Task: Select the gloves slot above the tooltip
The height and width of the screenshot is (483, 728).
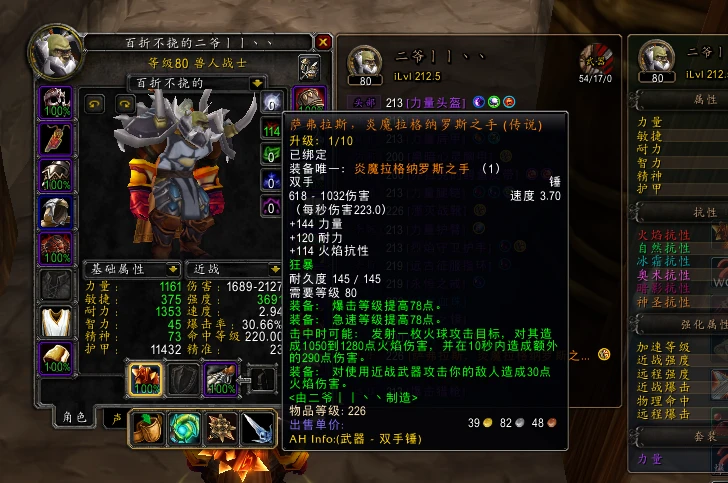Action: pos(308,102)
